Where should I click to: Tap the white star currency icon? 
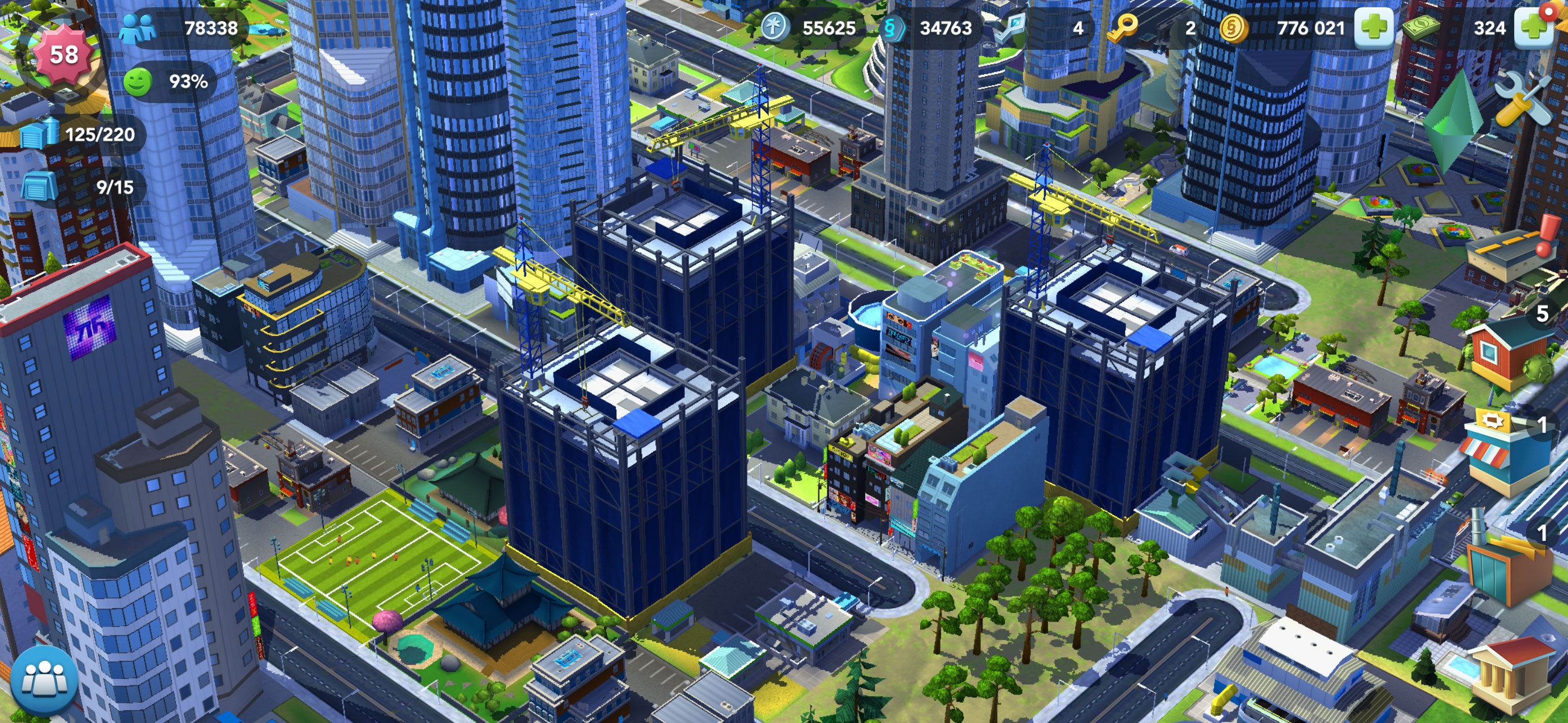click(776, 27)
